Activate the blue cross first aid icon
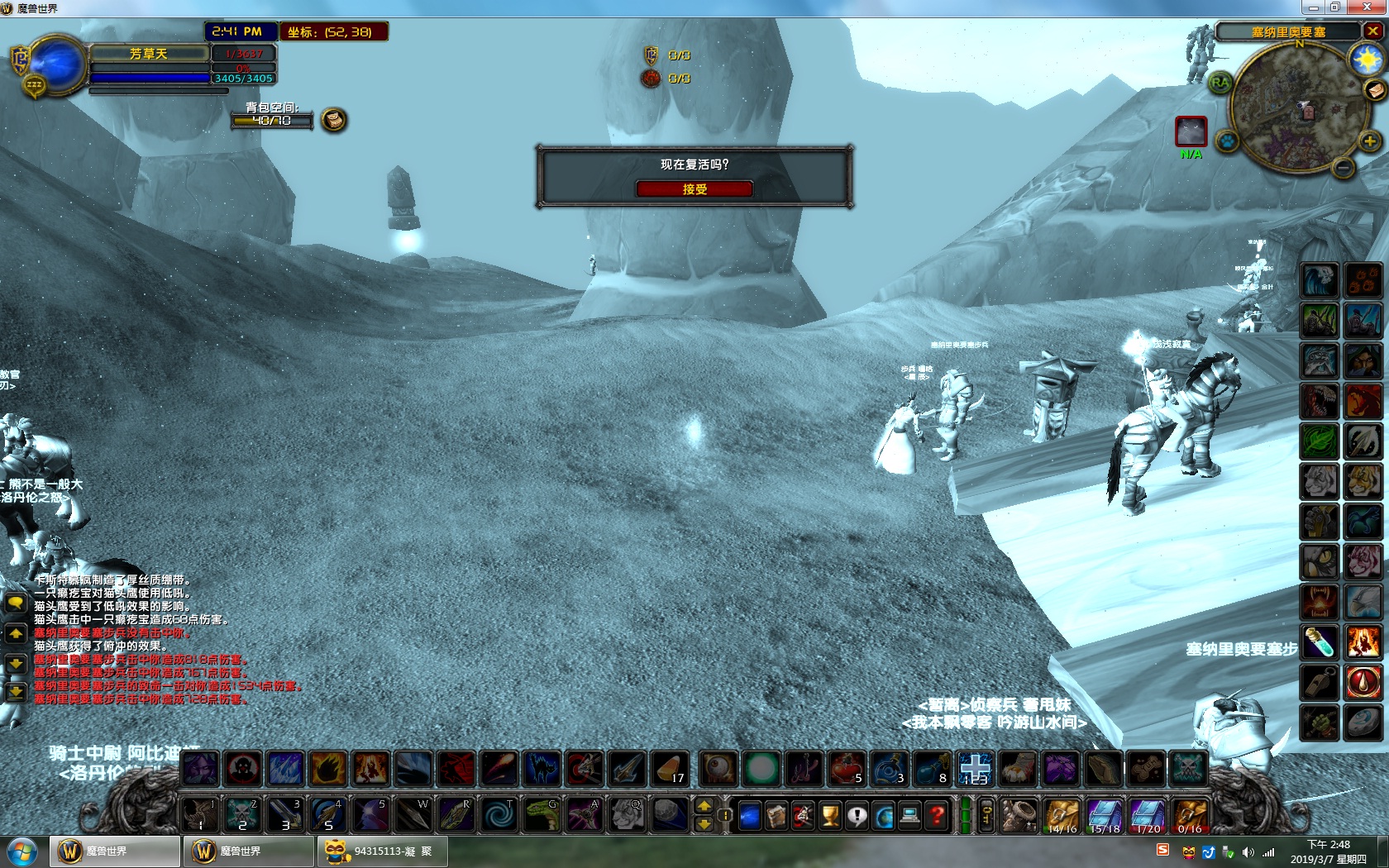The image size is (1389, 868). [x=976, y=769]
